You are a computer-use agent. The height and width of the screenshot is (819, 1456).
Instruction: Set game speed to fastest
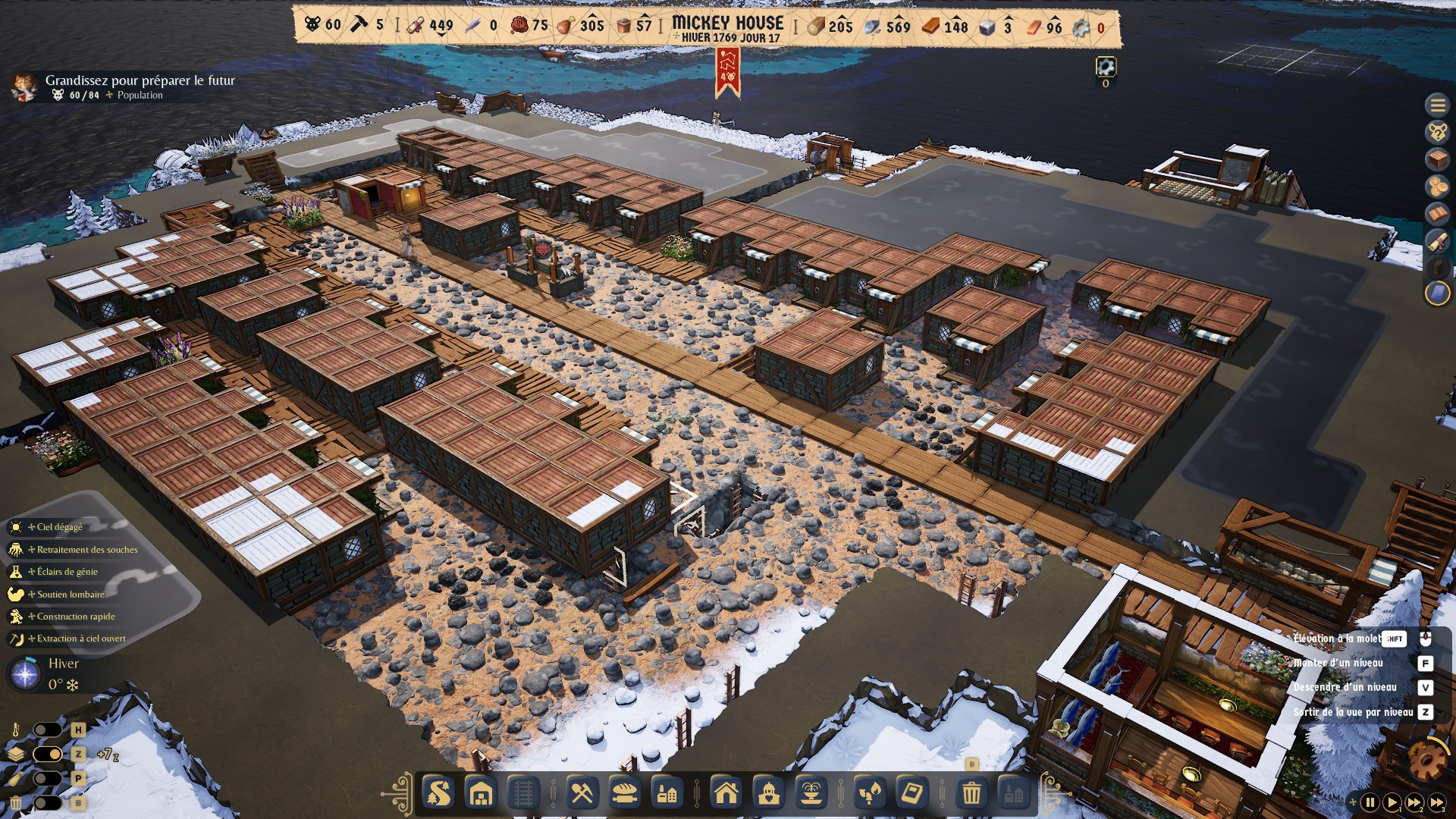click(1437, 802)
